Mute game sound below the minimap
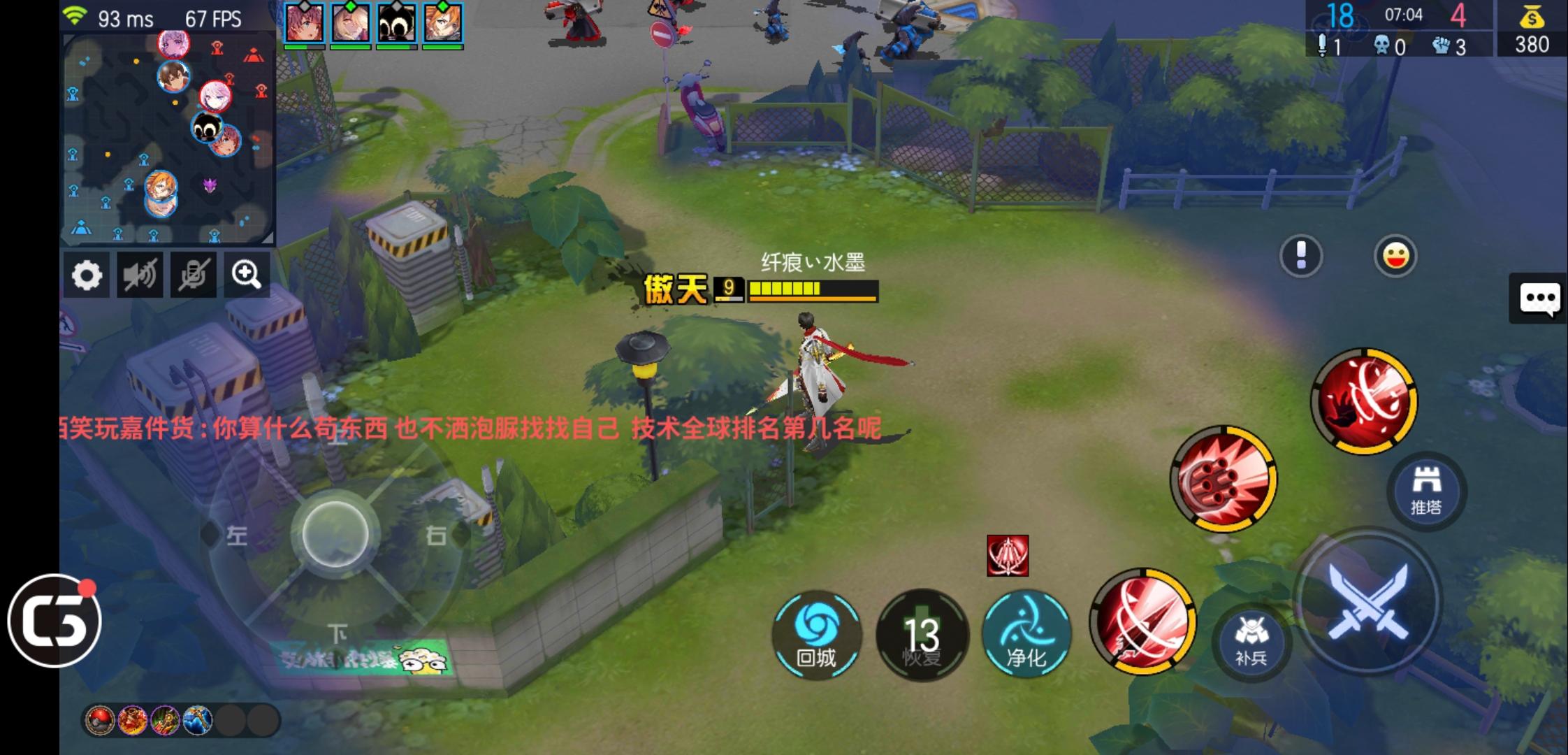Image resolution: width=1568 pixels, height=755 pixels. coord(139,275)
